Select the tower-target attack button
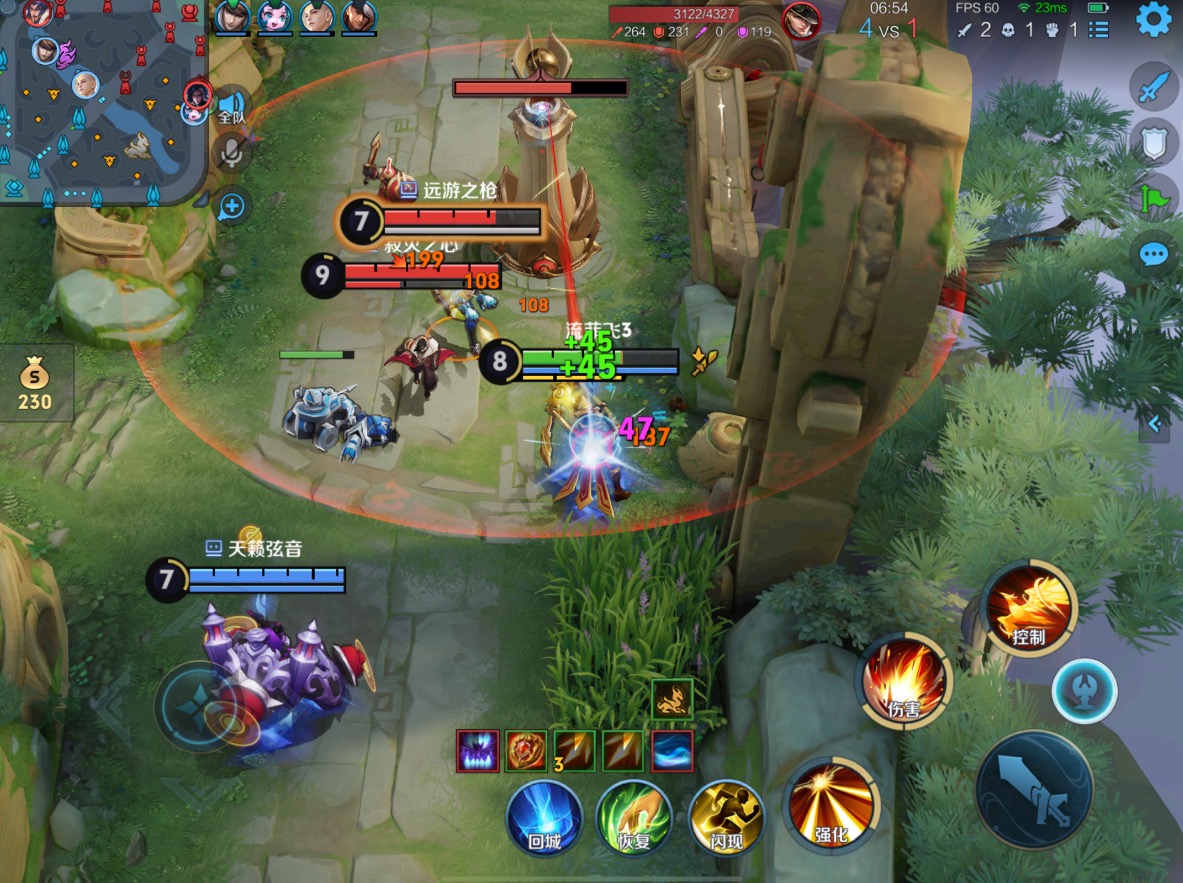This screenshot has height=883, width=1183. pos(1084,690)
